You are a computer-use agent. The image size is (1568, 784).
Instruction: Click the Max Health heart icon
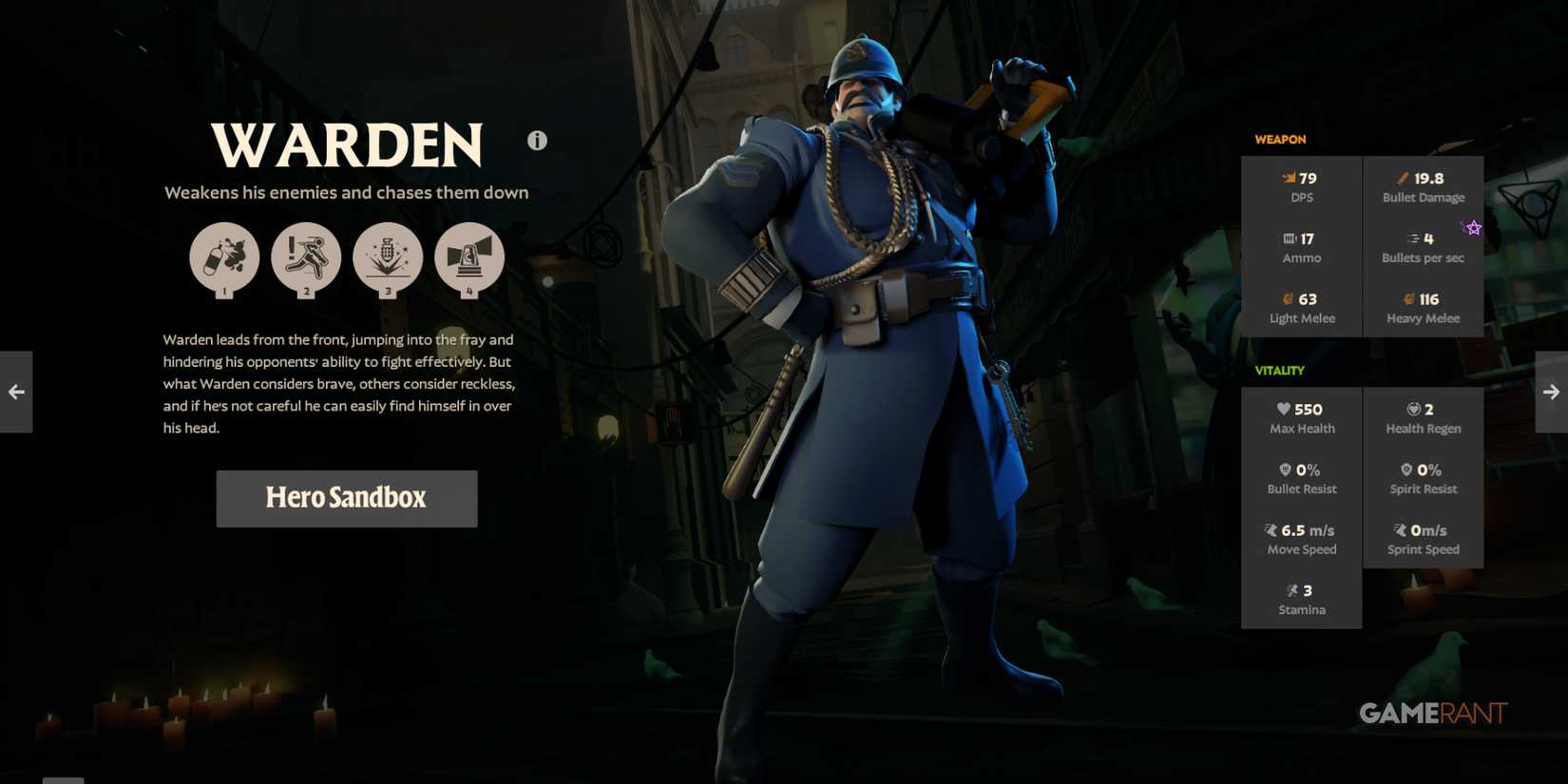pos(1284,409)
